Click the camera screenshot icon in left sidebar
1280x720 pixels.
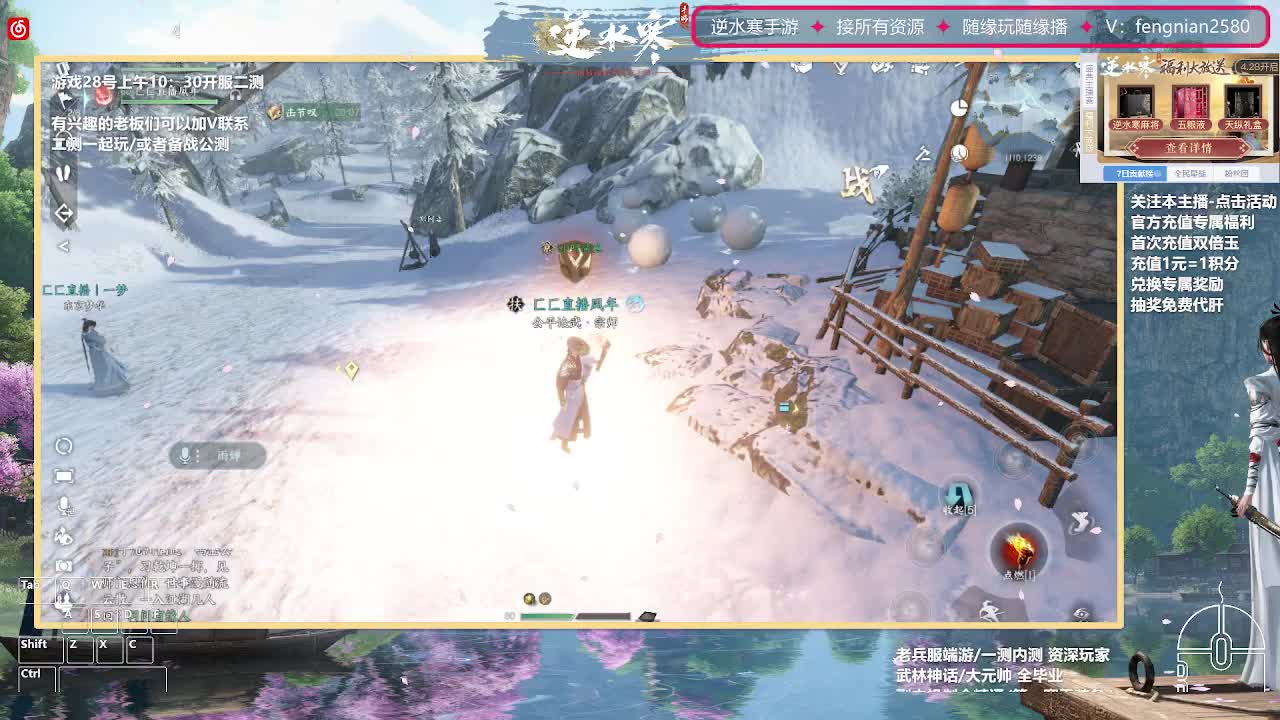[64, 565]
